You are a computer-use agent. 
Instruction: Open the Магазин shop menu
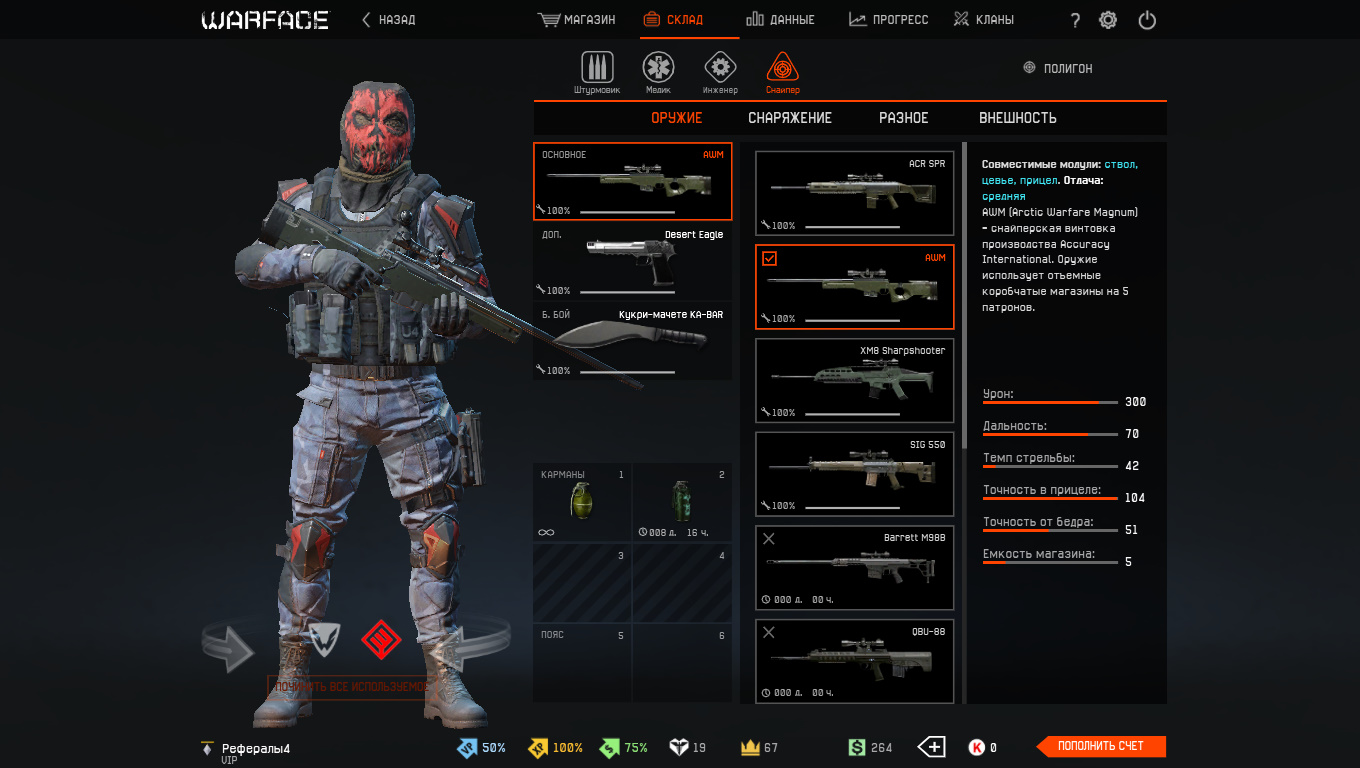[x=577, y=20]
